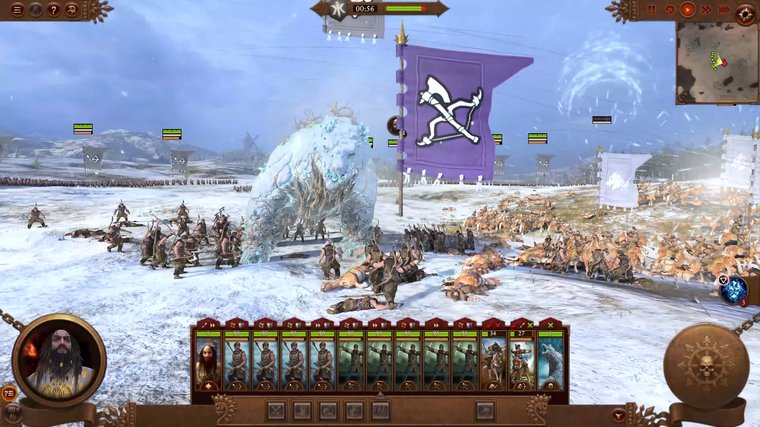
Task: Open the main menu button
Action: (17, 10)
